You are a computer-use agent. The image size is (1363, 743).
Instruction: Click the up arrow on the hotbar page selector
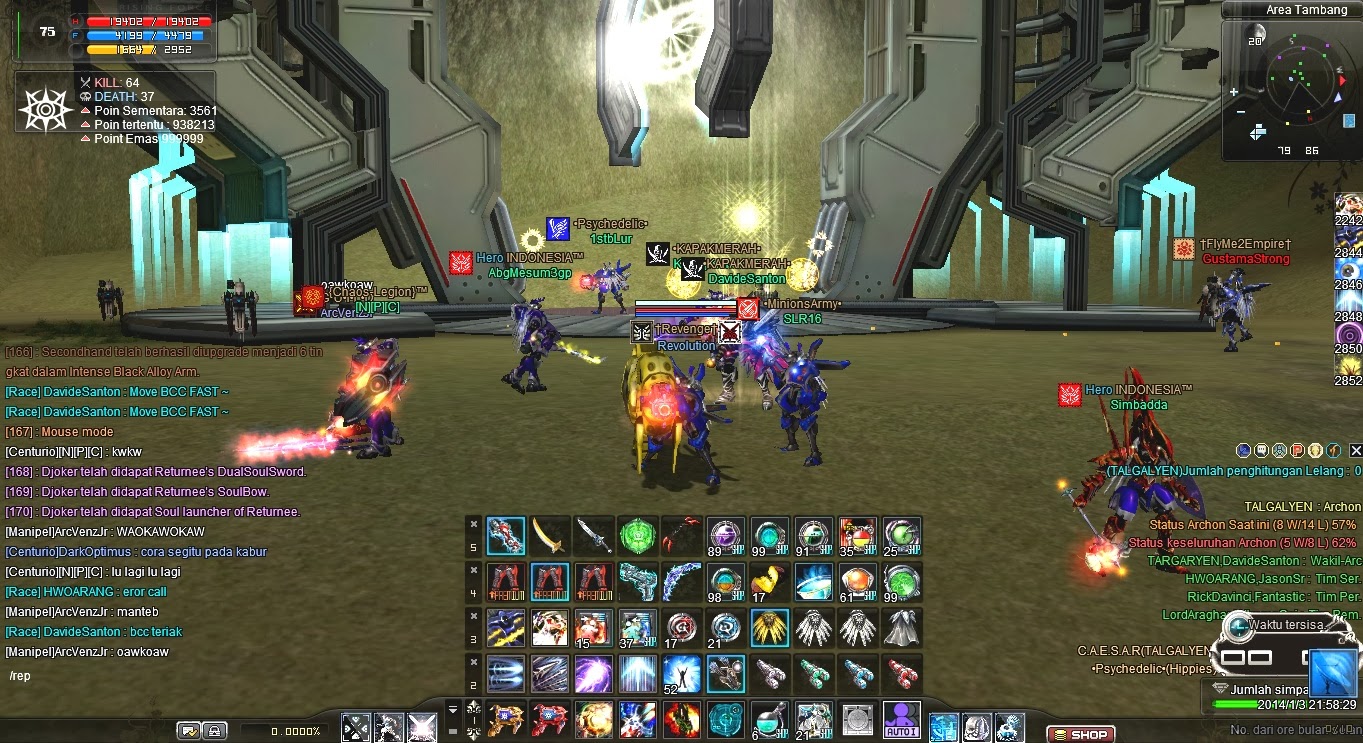[474, 705]
